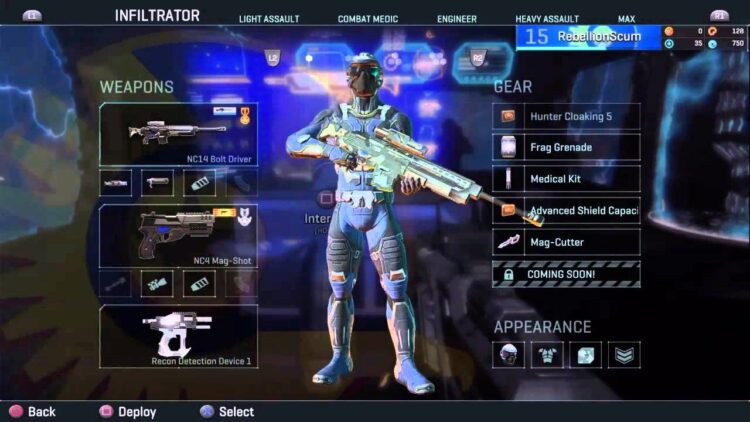Open the Medical Kit gear slot
Viewport: 750px width, 422px height.
click(566, 179)
